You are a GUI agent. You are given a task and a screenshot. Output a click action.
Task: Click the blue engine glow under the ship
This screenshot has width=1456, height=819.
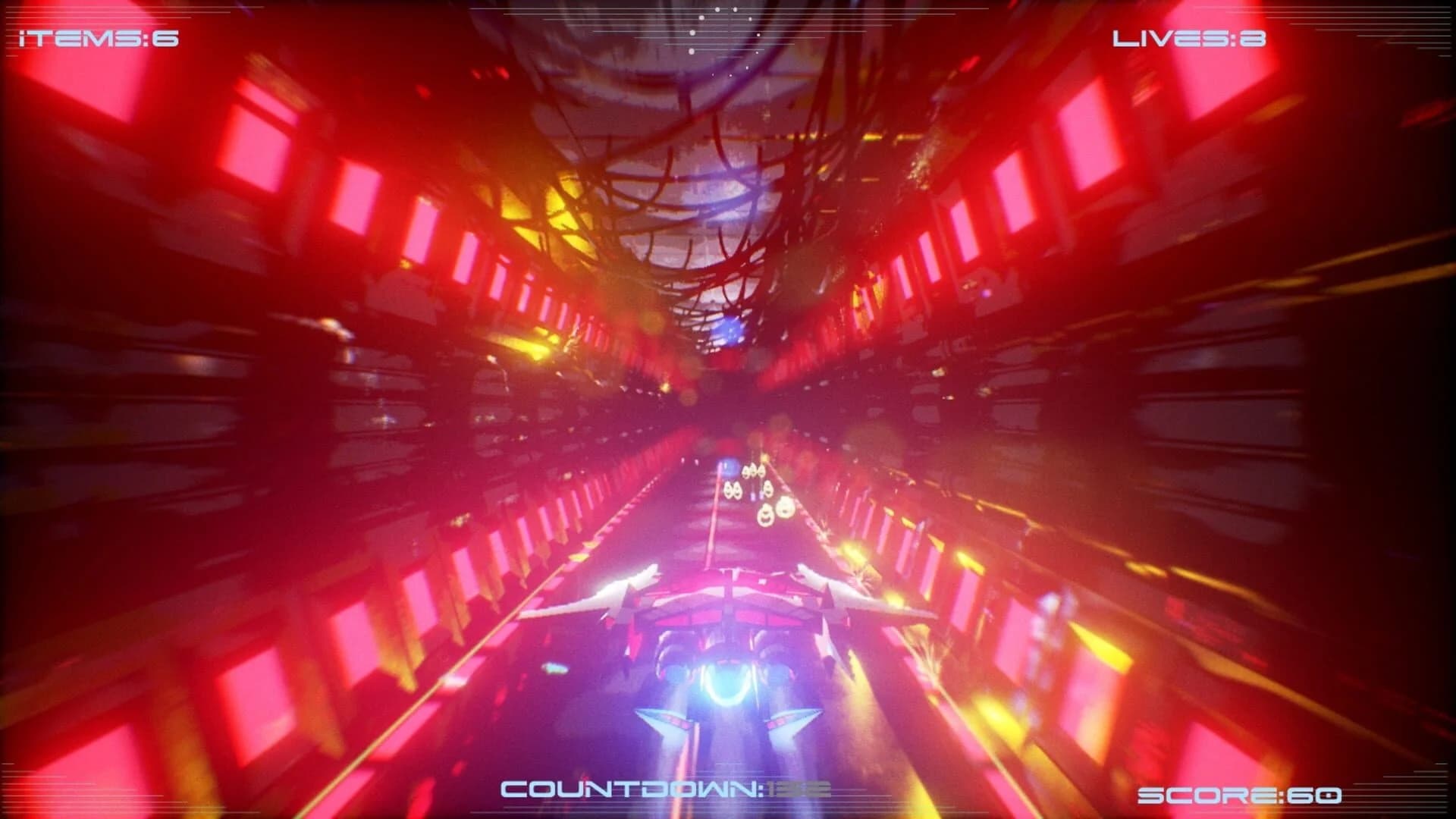tap(728, 686)
